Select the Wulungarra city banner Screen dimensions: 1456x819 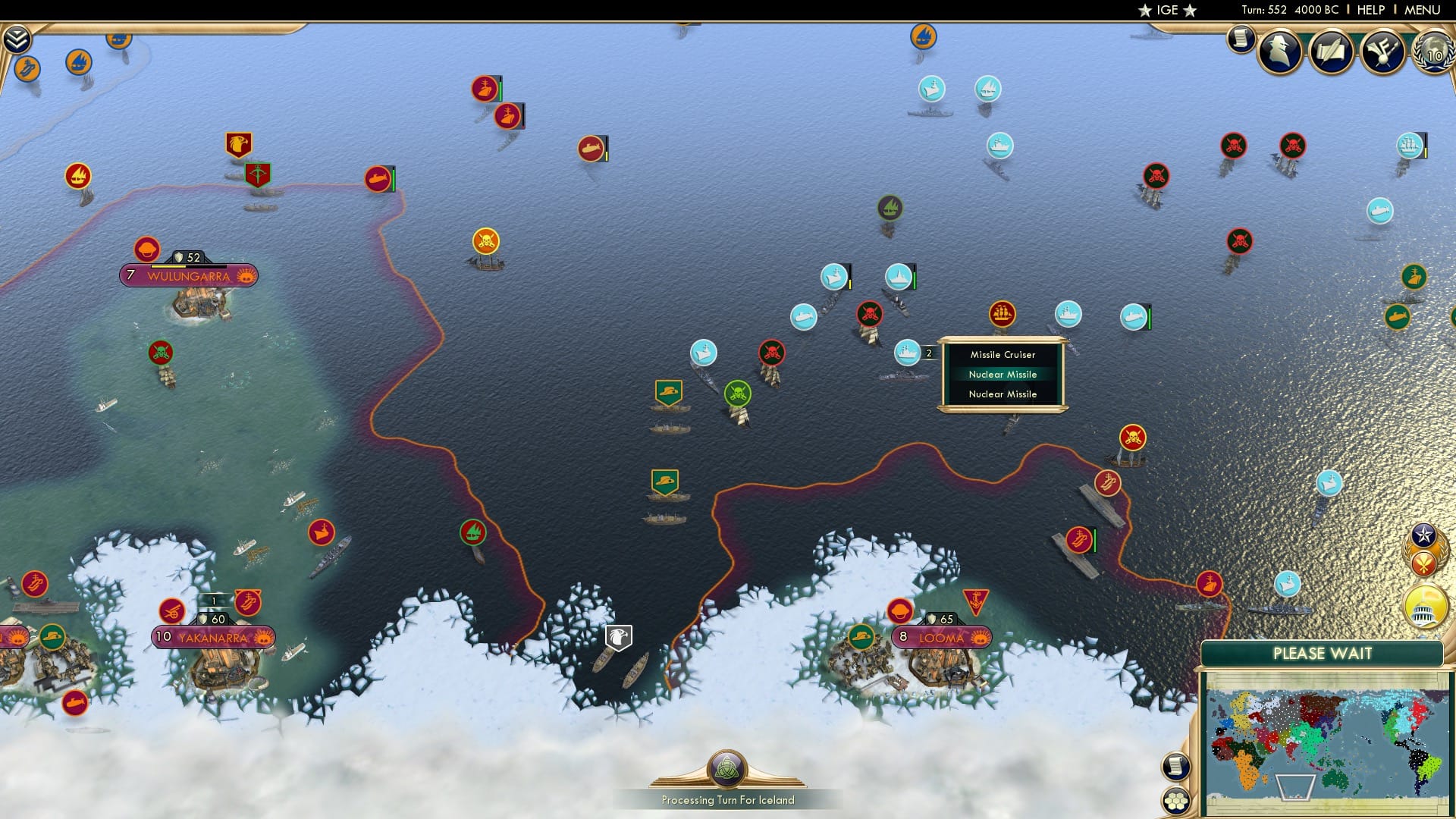187,276
